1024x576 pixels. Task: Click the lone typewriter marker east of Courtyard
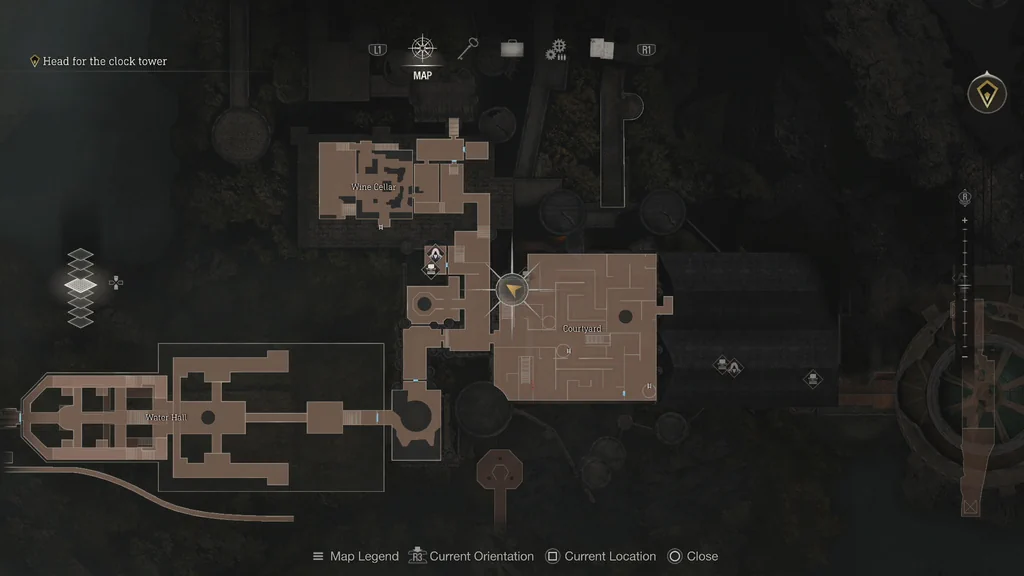point(813,379)
